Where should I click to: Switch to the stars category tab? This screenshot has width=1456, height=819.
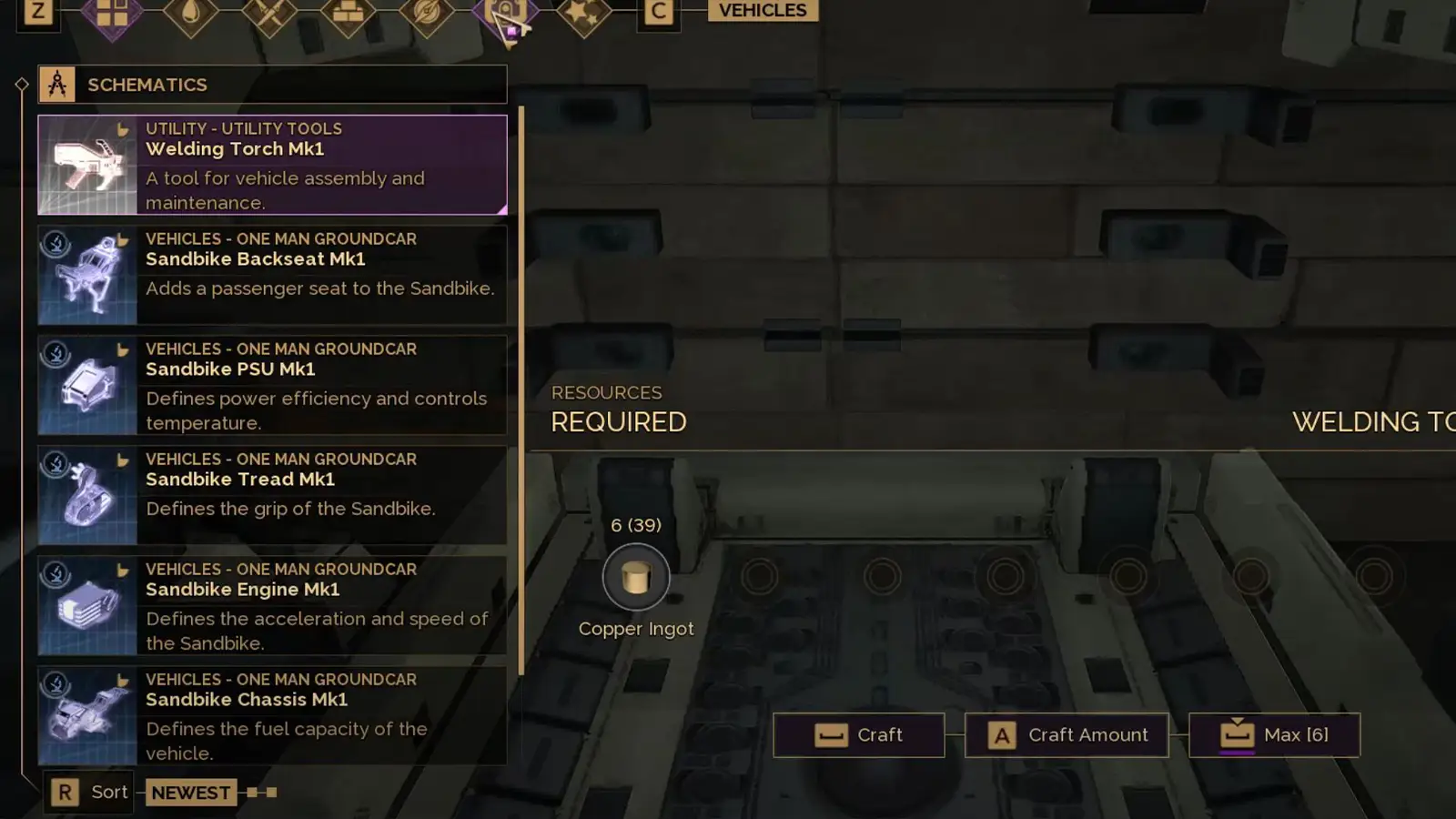coord(583,14)
